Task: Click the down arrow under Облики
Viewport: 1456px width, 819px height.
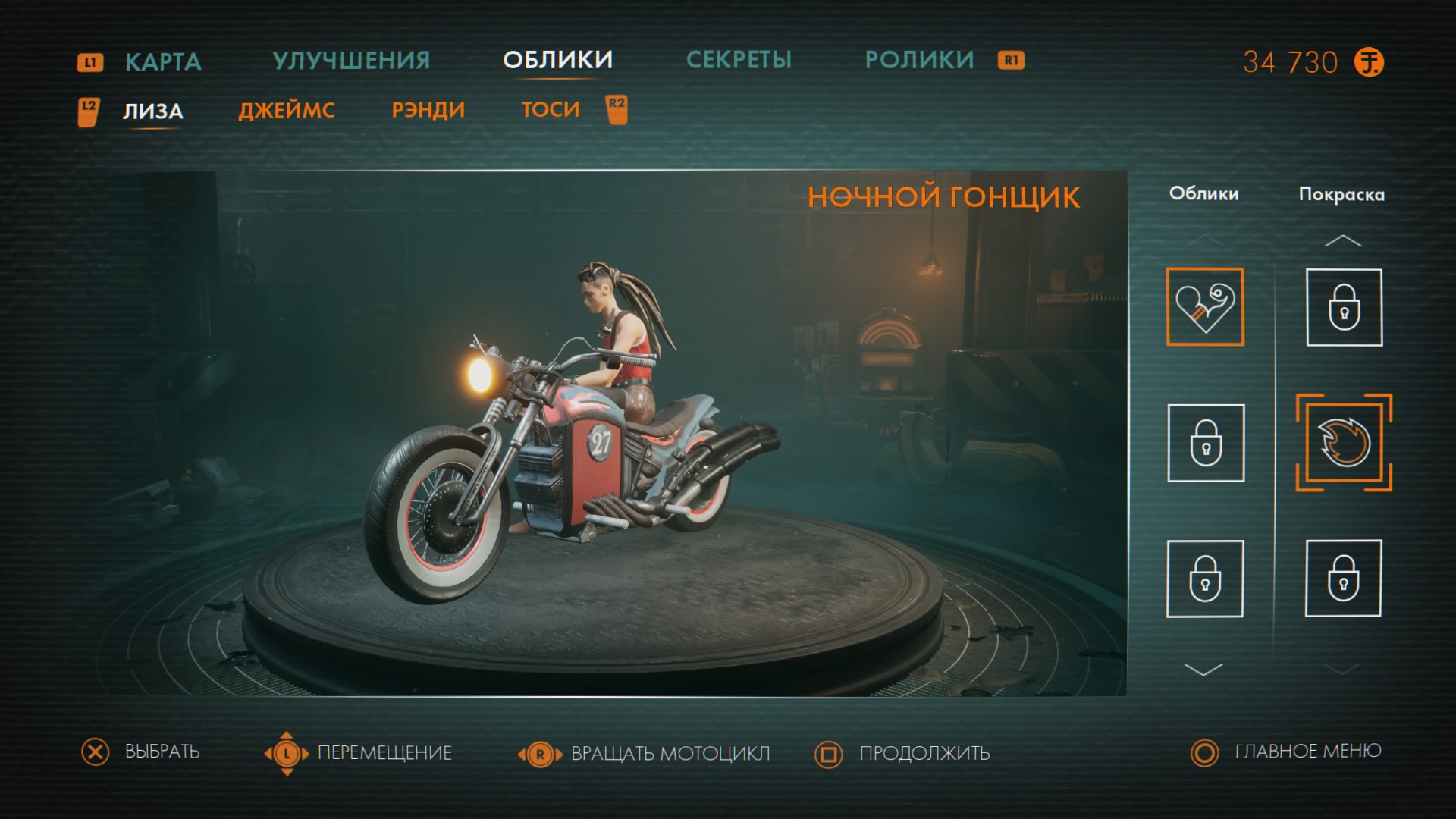Action: (x=1203, y=670)
